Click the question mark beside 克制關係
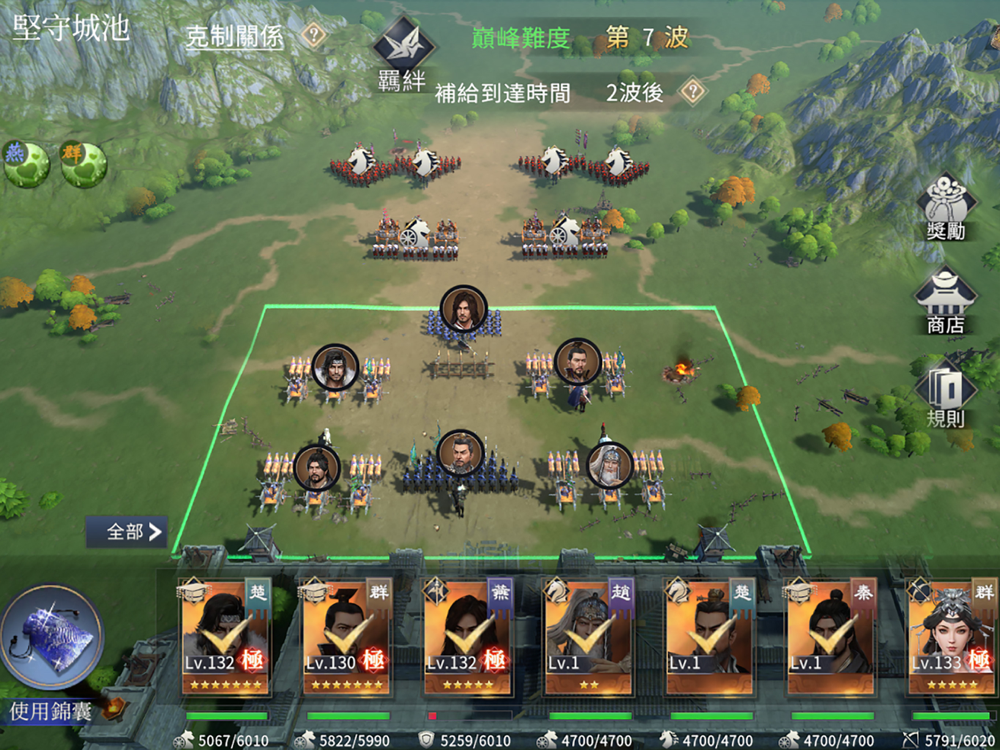 click(314, 37)
